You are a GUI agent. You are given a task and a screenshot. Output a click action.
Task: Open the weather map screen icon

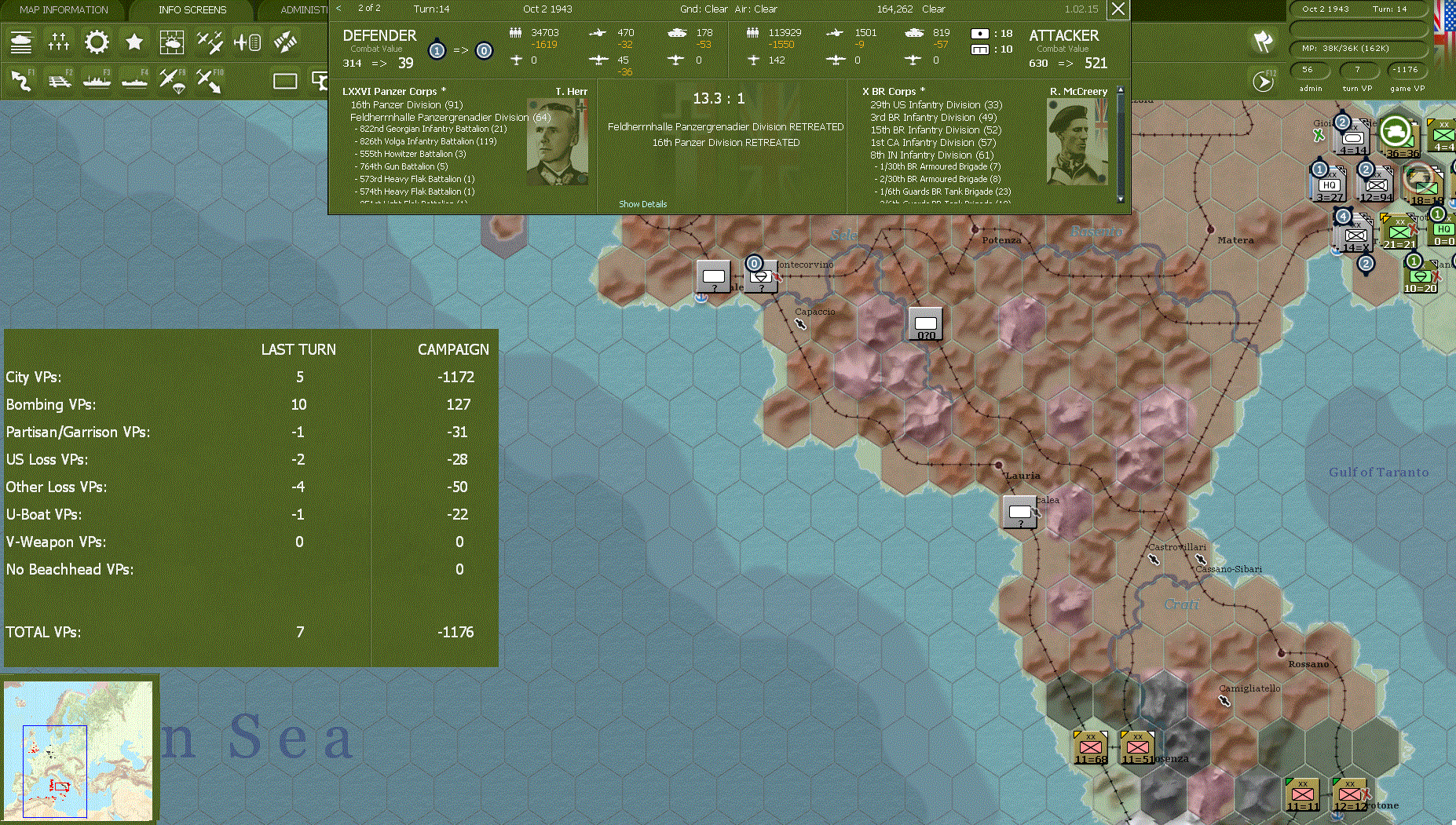(171, 42)
